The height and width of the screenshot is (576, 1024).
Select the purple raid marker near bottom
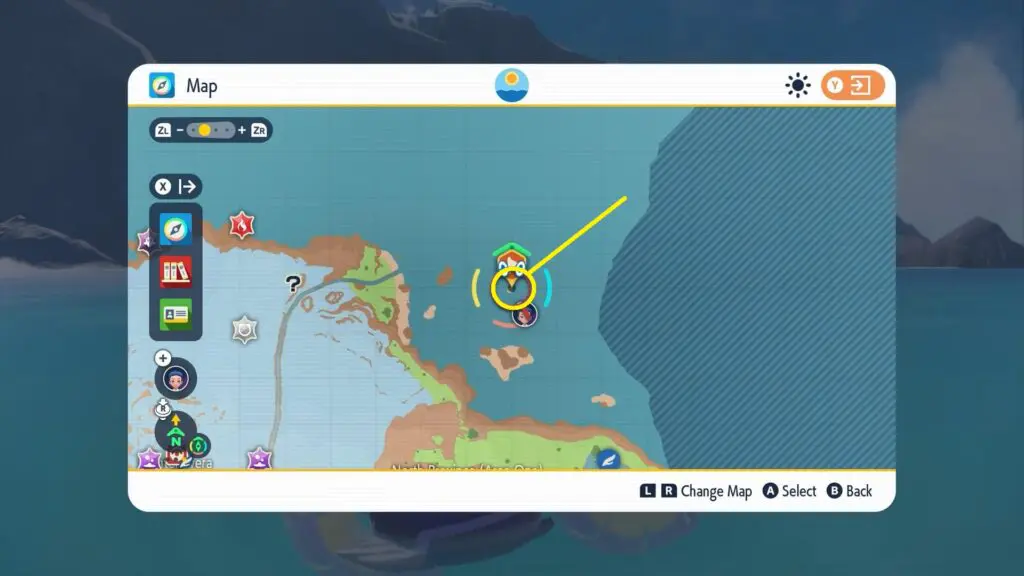click(x=260, y=459)
